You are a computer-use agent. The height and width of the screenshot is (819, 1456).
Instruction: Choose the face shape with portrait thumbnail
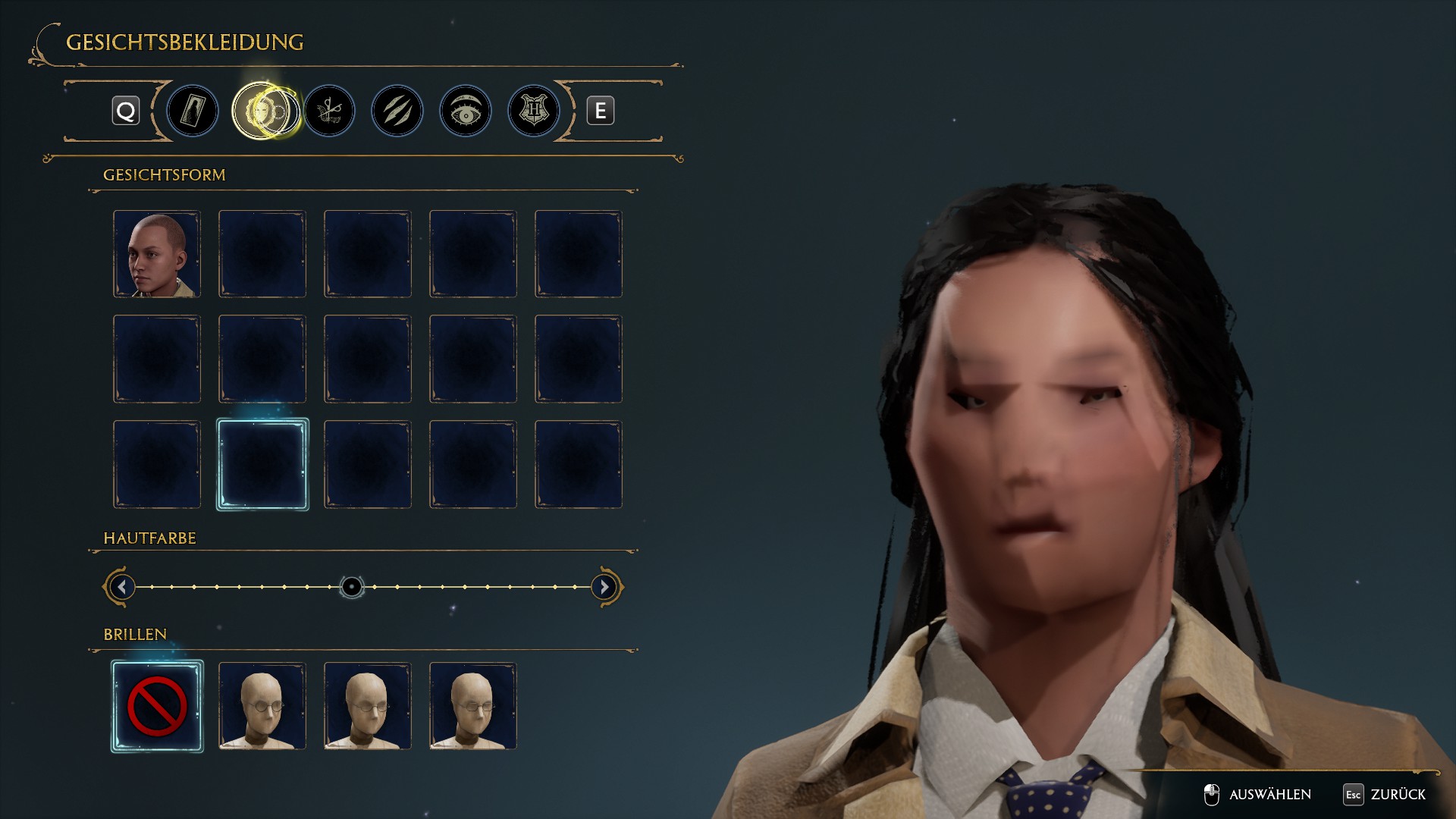tap(157, 254)
